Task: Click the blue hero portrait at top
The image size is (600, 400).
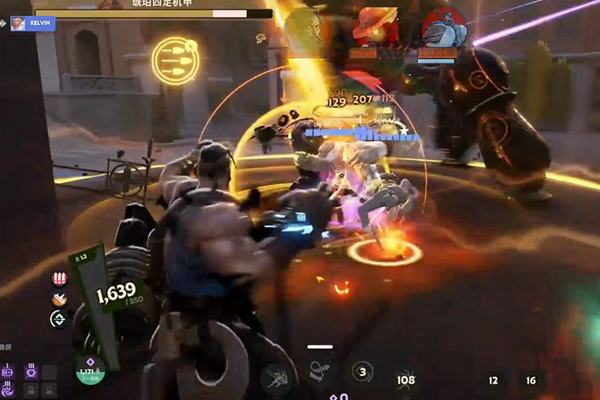Action: [443, 28]
